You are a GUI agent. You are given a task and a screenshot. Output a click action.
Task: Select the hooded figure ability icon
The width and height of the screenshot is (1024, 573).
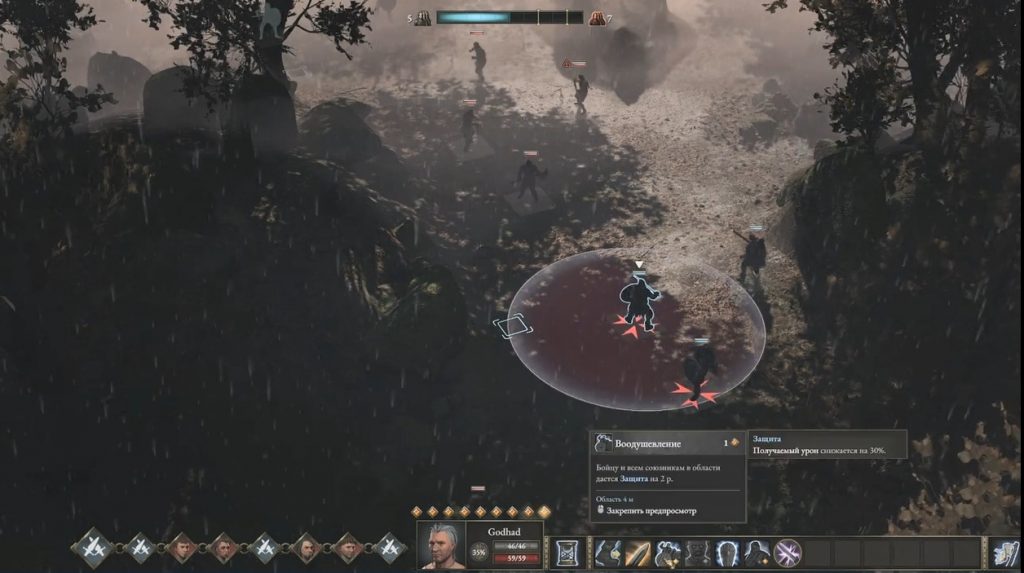[757, 552]
